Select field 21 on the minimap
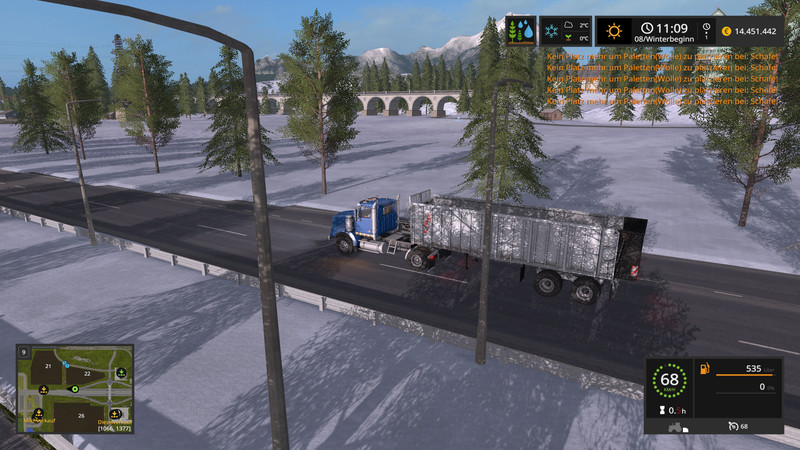This screenshot has width=800, height=450. click(x=48, y=367)
